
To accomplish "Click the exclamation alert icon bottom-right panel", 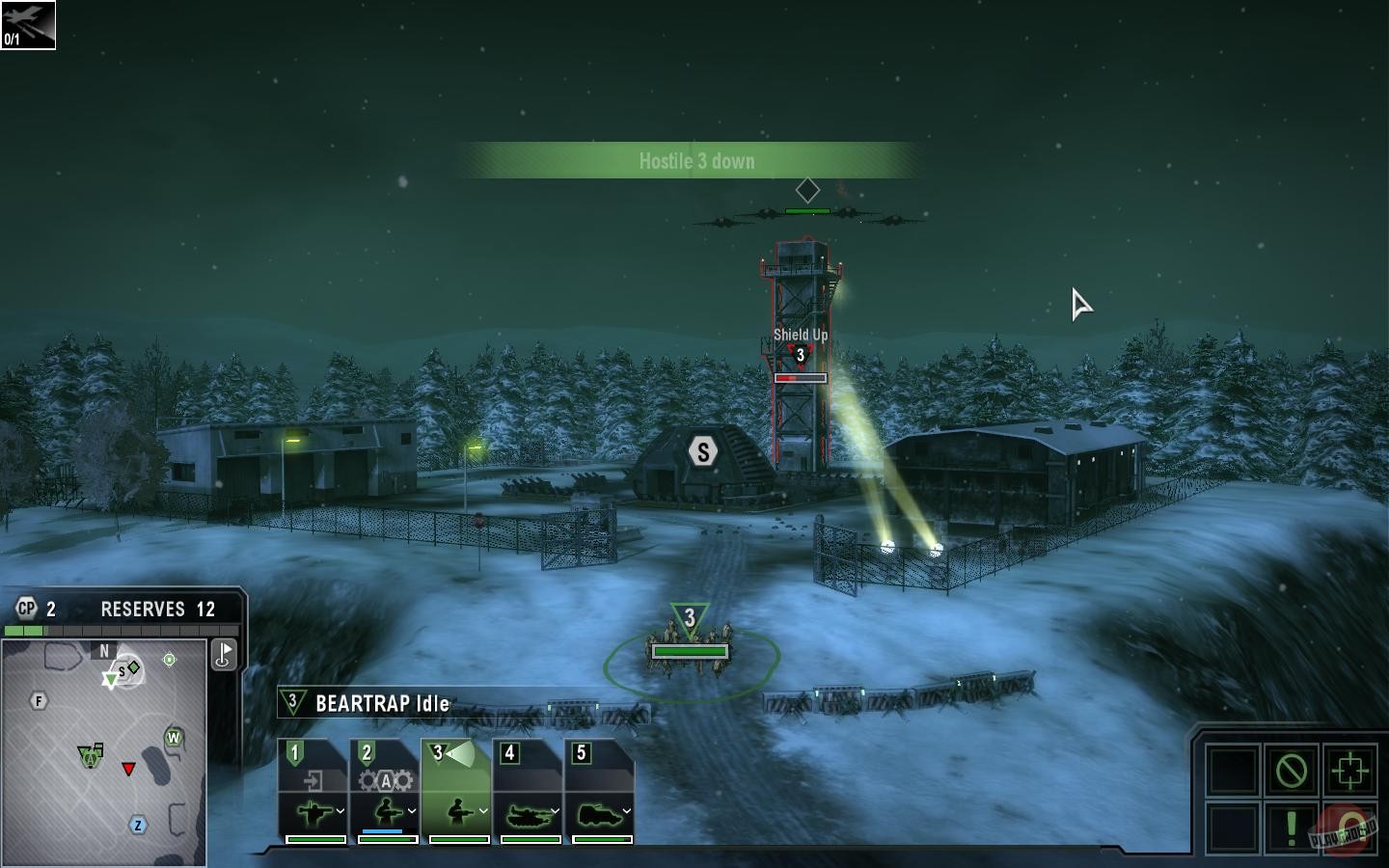I will point(1292,827).
